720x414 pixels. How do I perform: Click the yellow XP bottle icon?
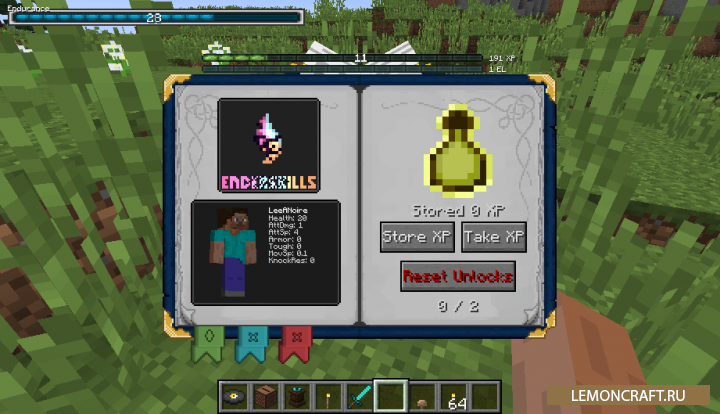point(456,149)
